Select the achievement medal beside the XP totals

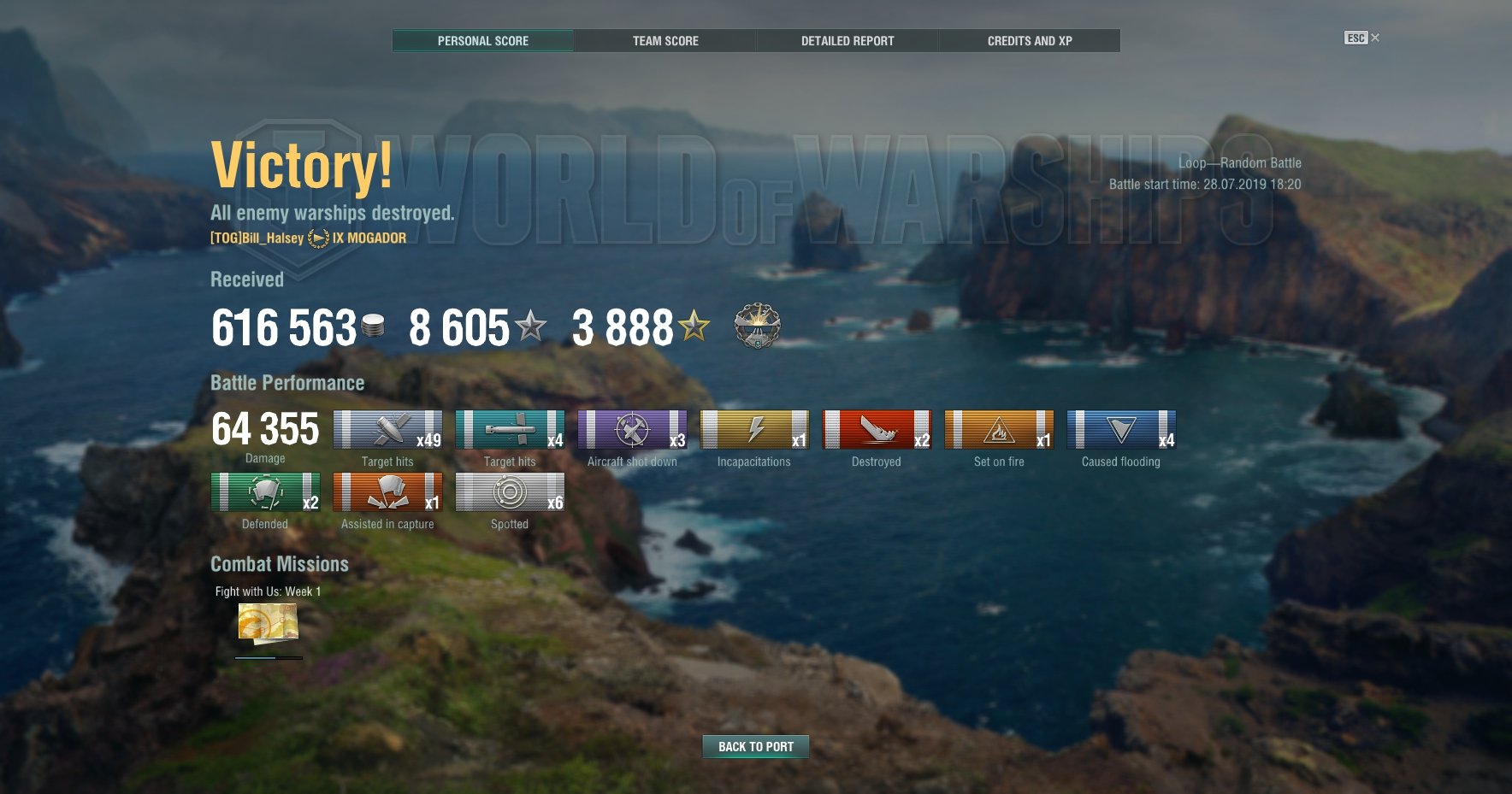point(757,326)
